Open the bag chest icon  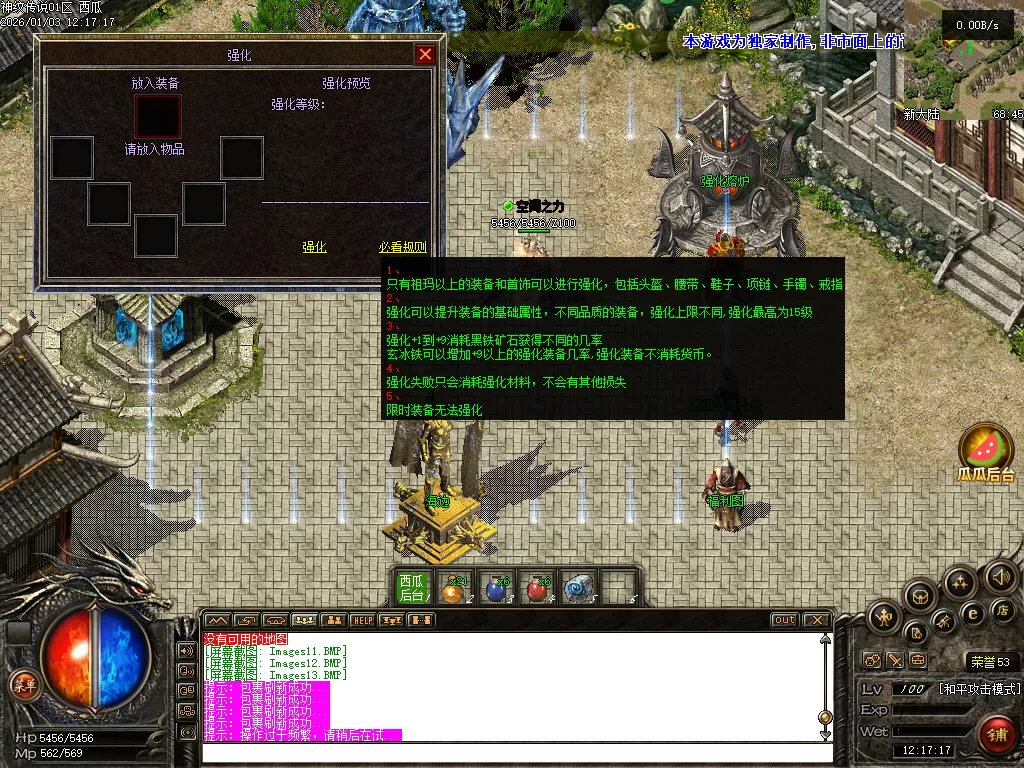921,597
